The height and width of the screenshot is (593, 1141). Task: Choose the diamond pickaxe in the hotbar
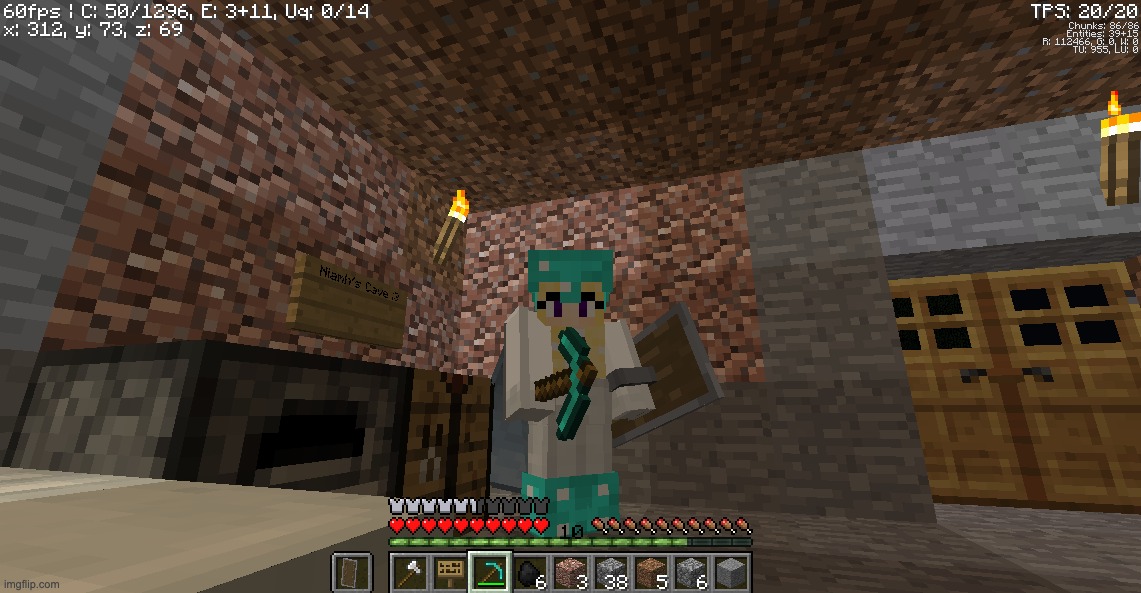coord(490,573)
